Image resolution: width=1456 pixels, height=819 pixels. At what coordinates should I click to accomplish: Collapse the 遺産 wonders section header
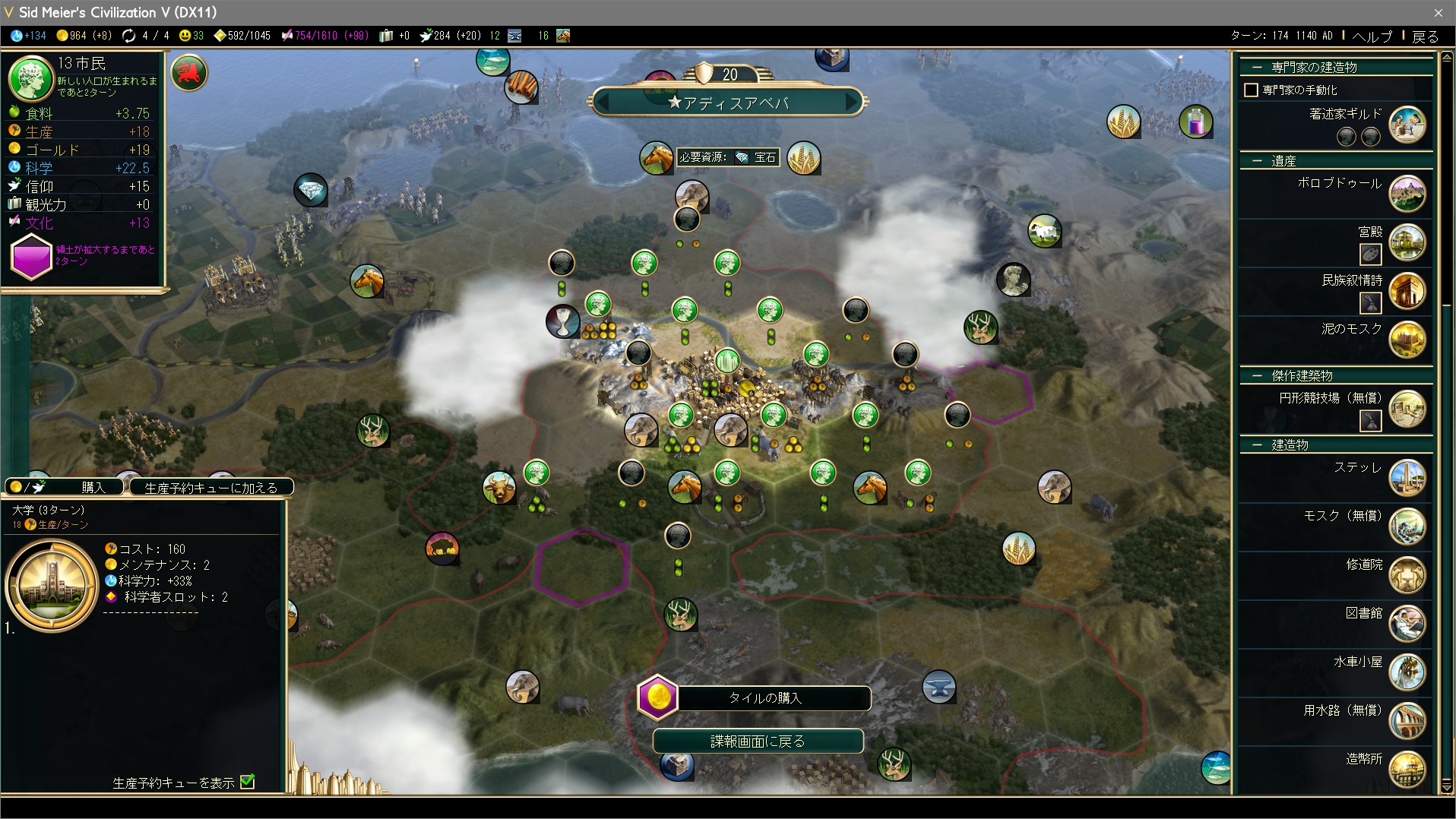tap(1258, 161)
